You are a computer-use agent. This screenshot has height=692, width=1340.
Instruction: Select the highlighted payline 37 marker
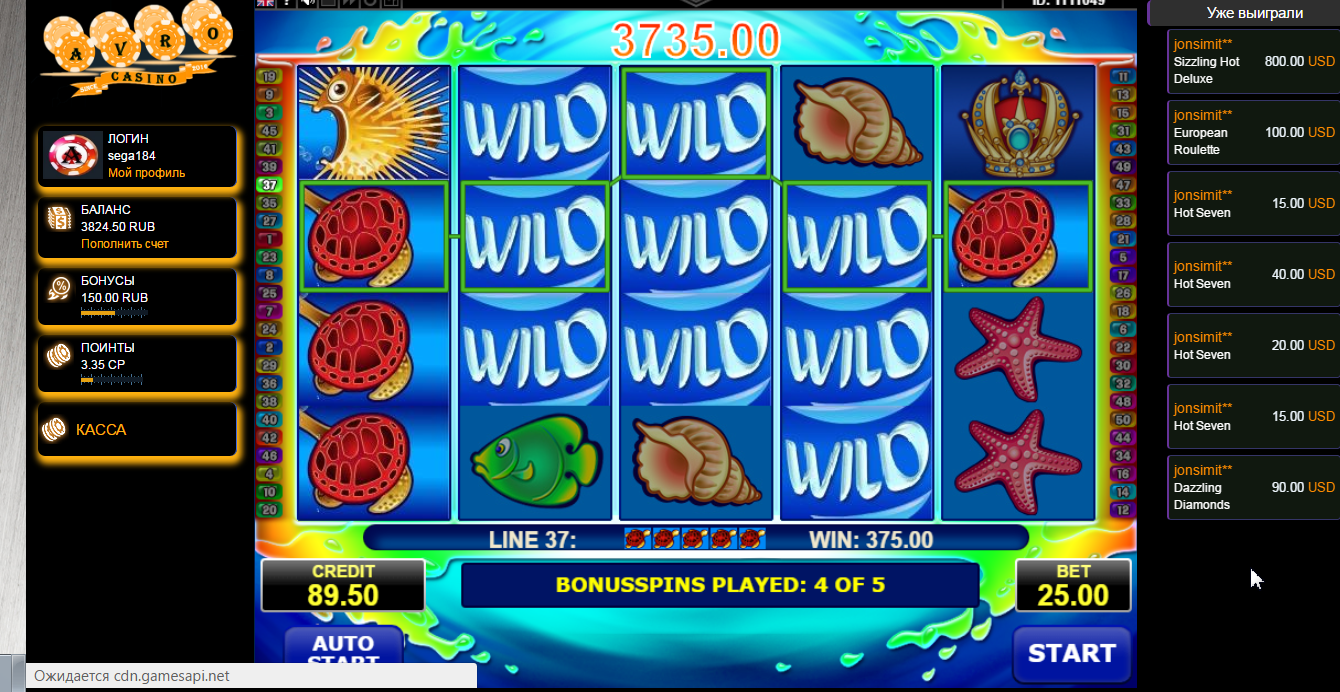coord(268,185)
